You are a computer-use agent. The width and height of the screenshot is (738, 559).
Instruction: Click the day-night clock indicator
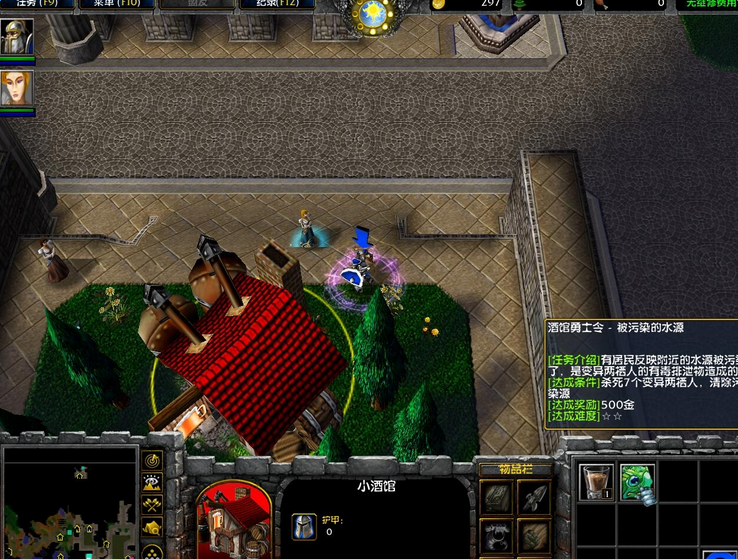[x=373, y=15]
